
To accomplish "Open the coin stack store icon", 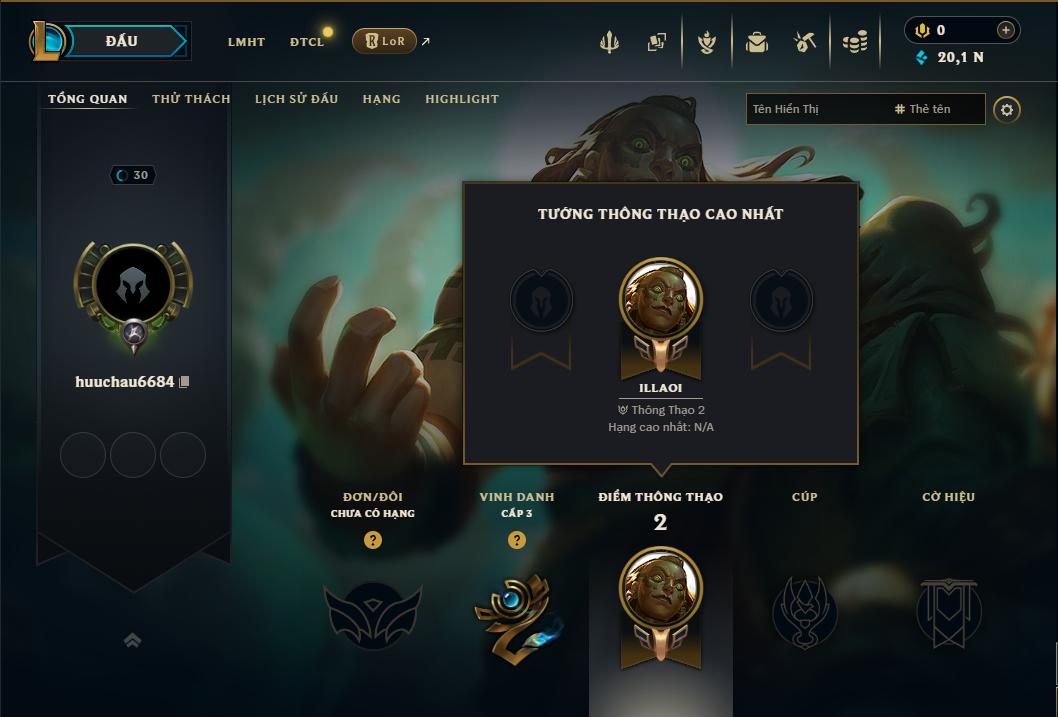I will point(854,42).
